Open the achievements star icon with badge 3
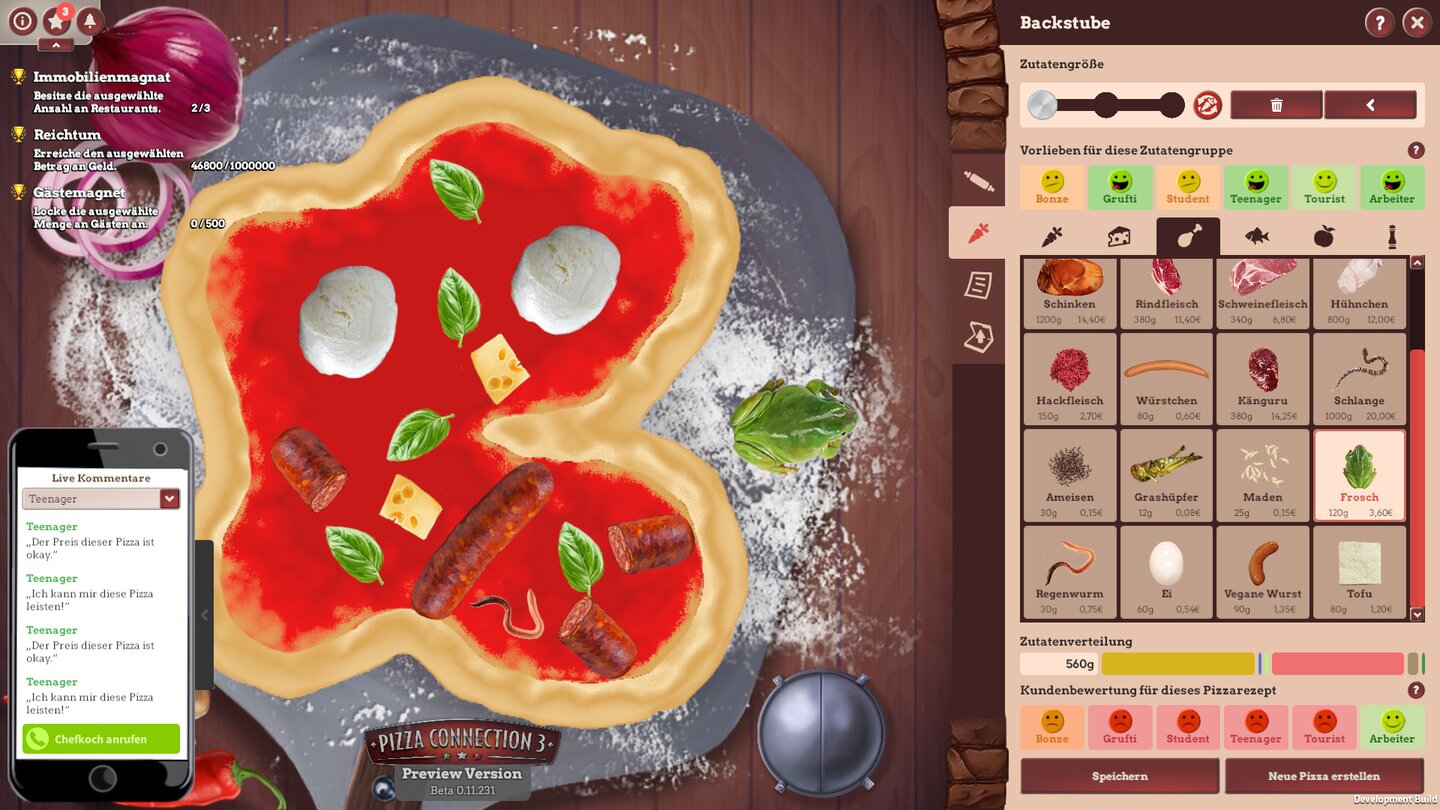The height and width of the screenshot is (810, 1440). pyautogui.click(x=57, y=22)
